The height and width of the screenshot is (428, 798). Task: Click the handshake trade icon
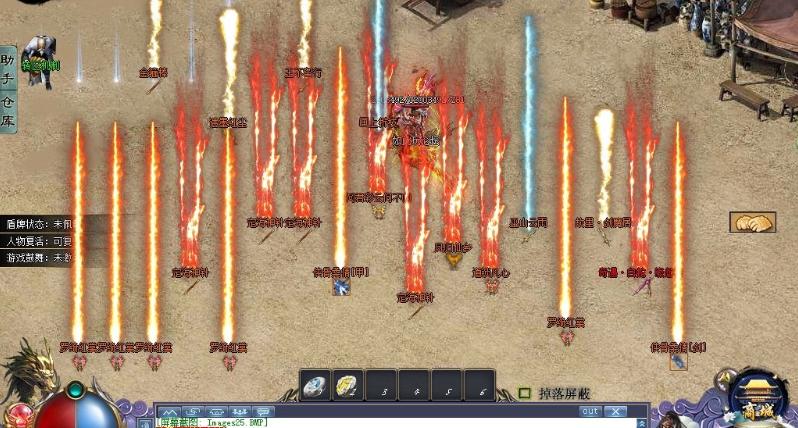pyautogui.click(x=752, y=222)
